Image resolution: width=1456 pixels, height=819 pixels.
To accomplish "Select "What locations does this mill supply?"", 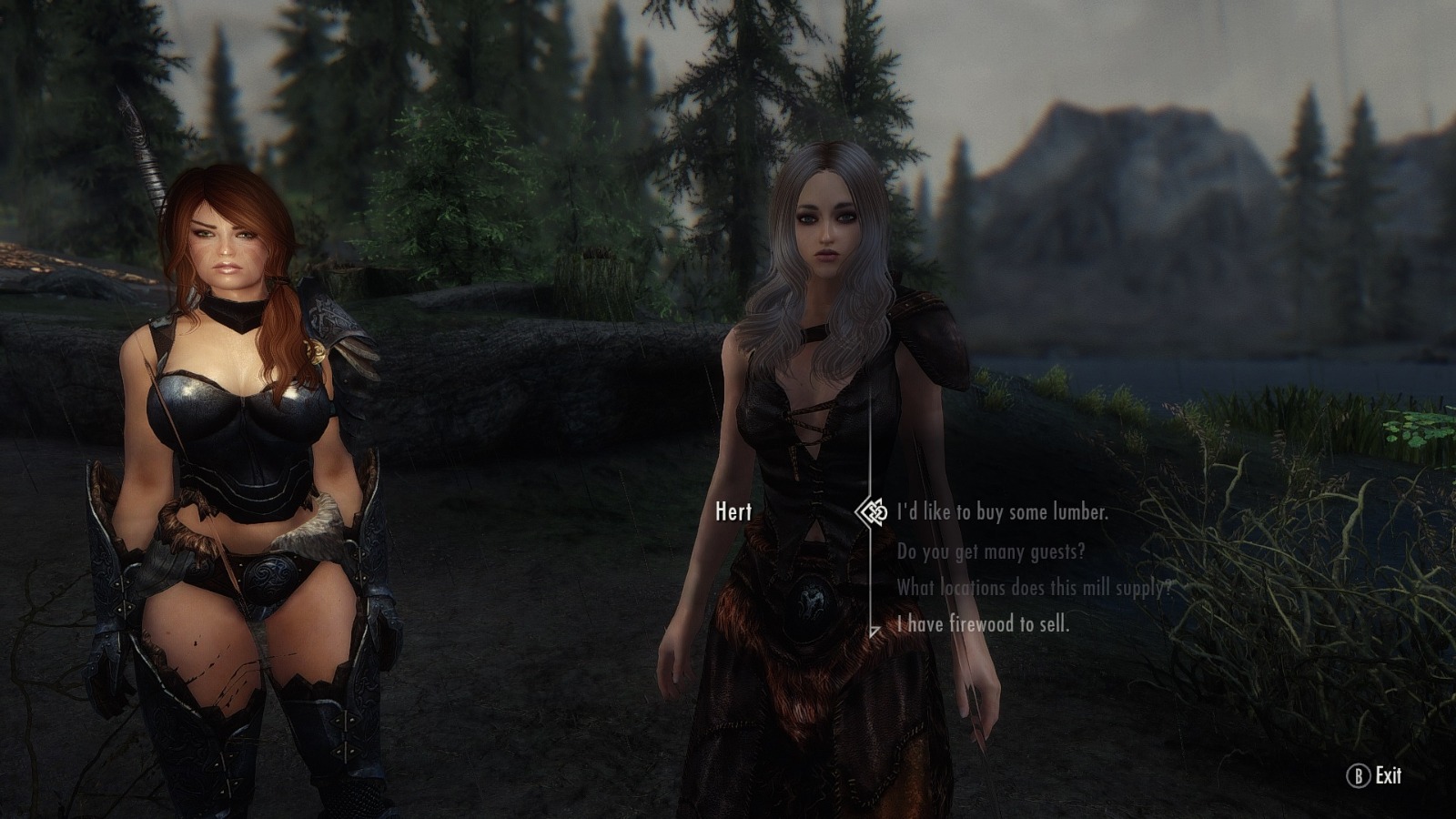I will tap(1033, 588).
